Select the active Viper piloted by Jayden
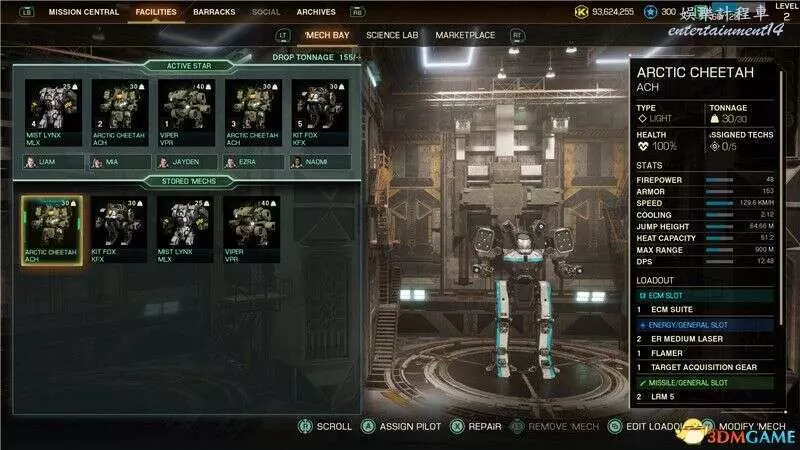800x450 pixels. click(x=186, y=114)
